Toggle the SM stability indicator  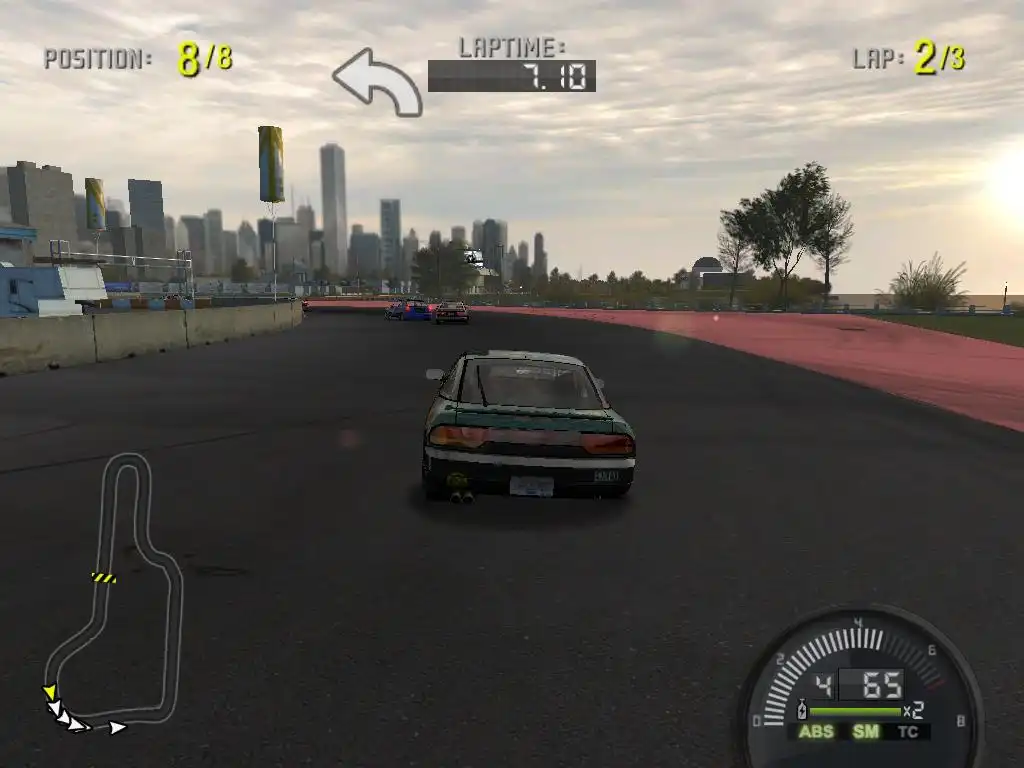[x=865, y=732]
